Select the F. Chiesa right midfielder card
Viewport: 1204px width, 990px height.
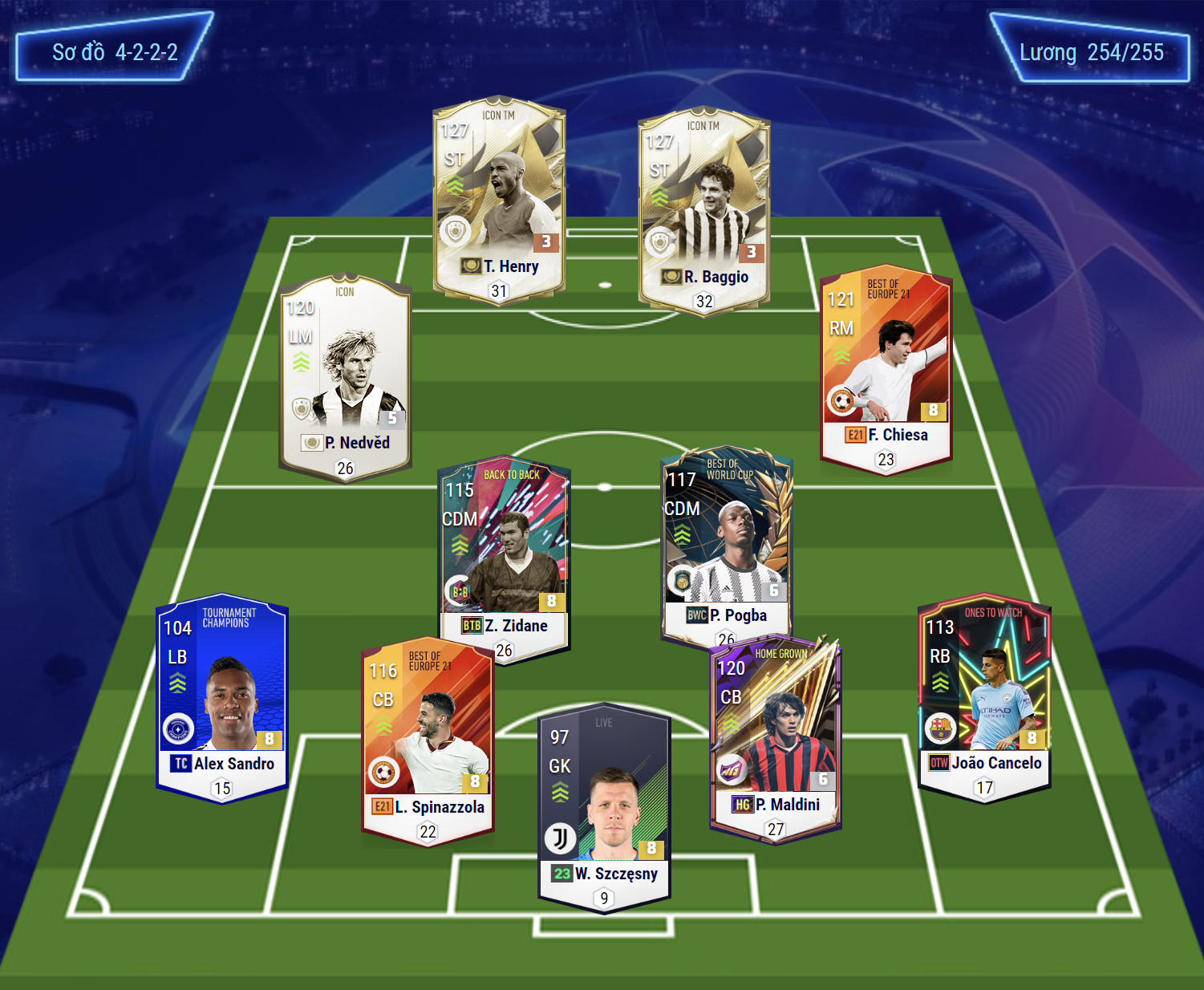886,369
